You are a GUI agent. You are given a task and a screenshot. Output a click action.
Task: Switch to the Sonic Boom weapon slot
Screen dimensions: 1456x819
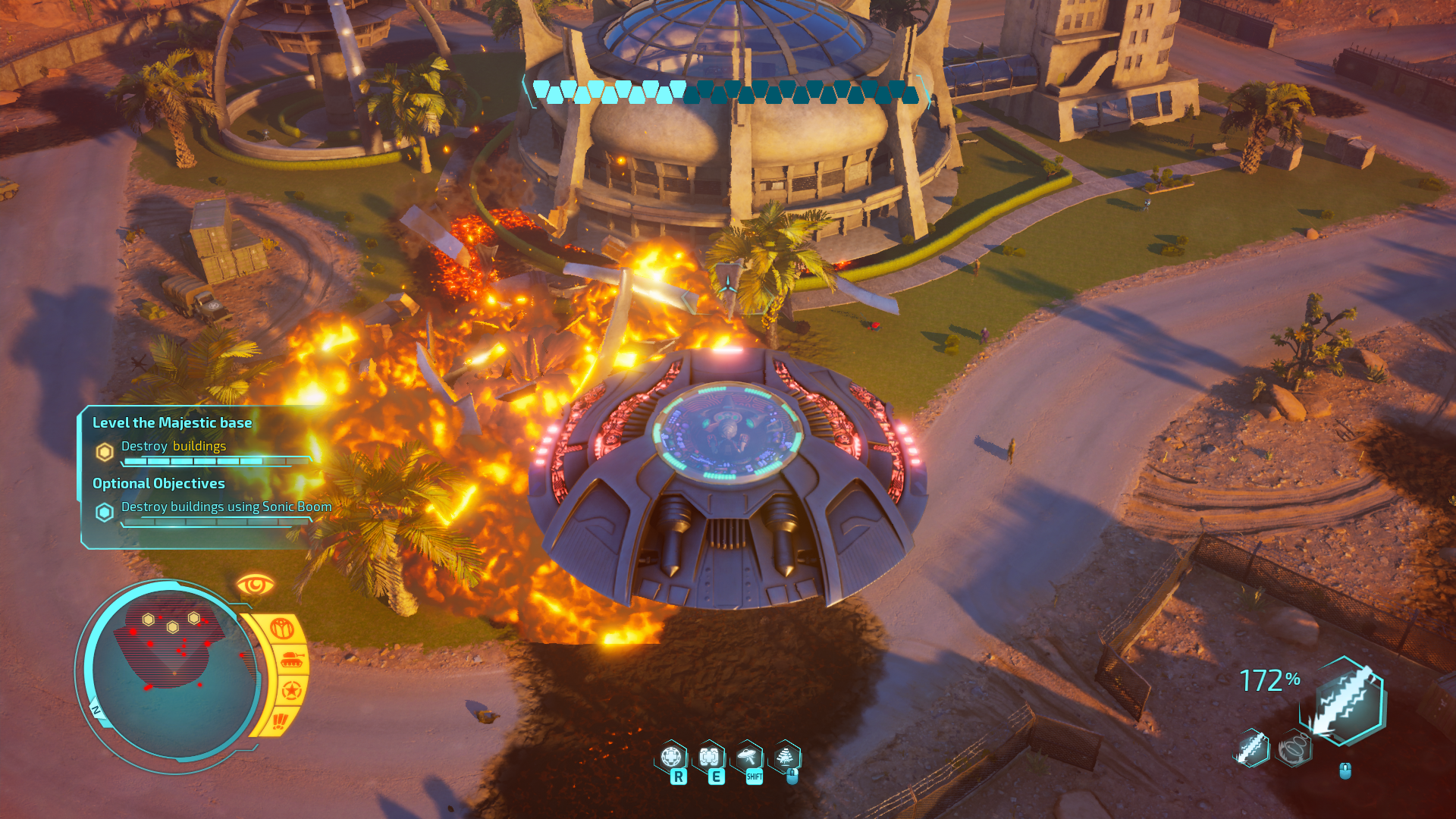click(x=1294, y=749)
